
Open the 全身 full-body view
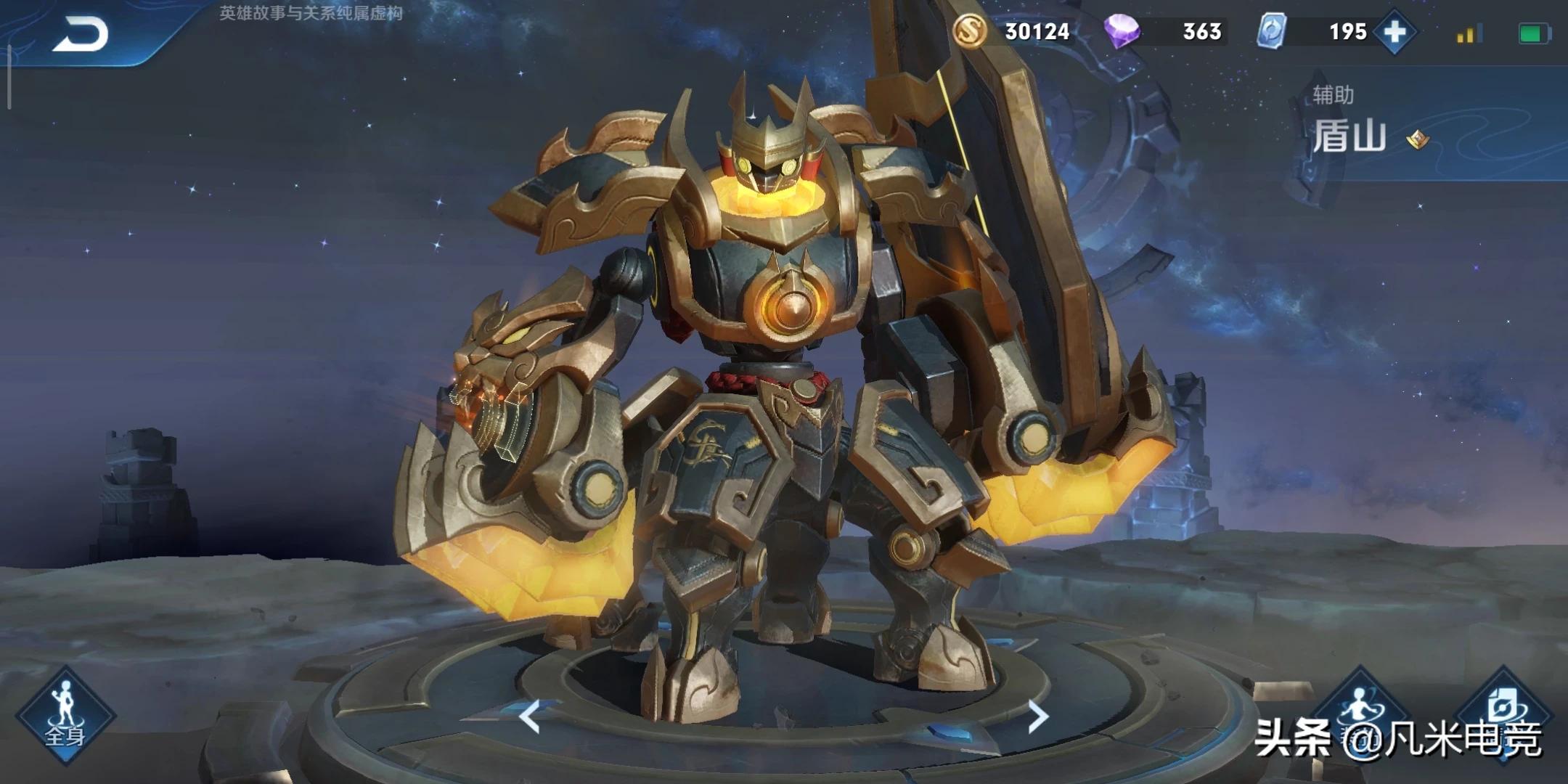click(65, 716)
